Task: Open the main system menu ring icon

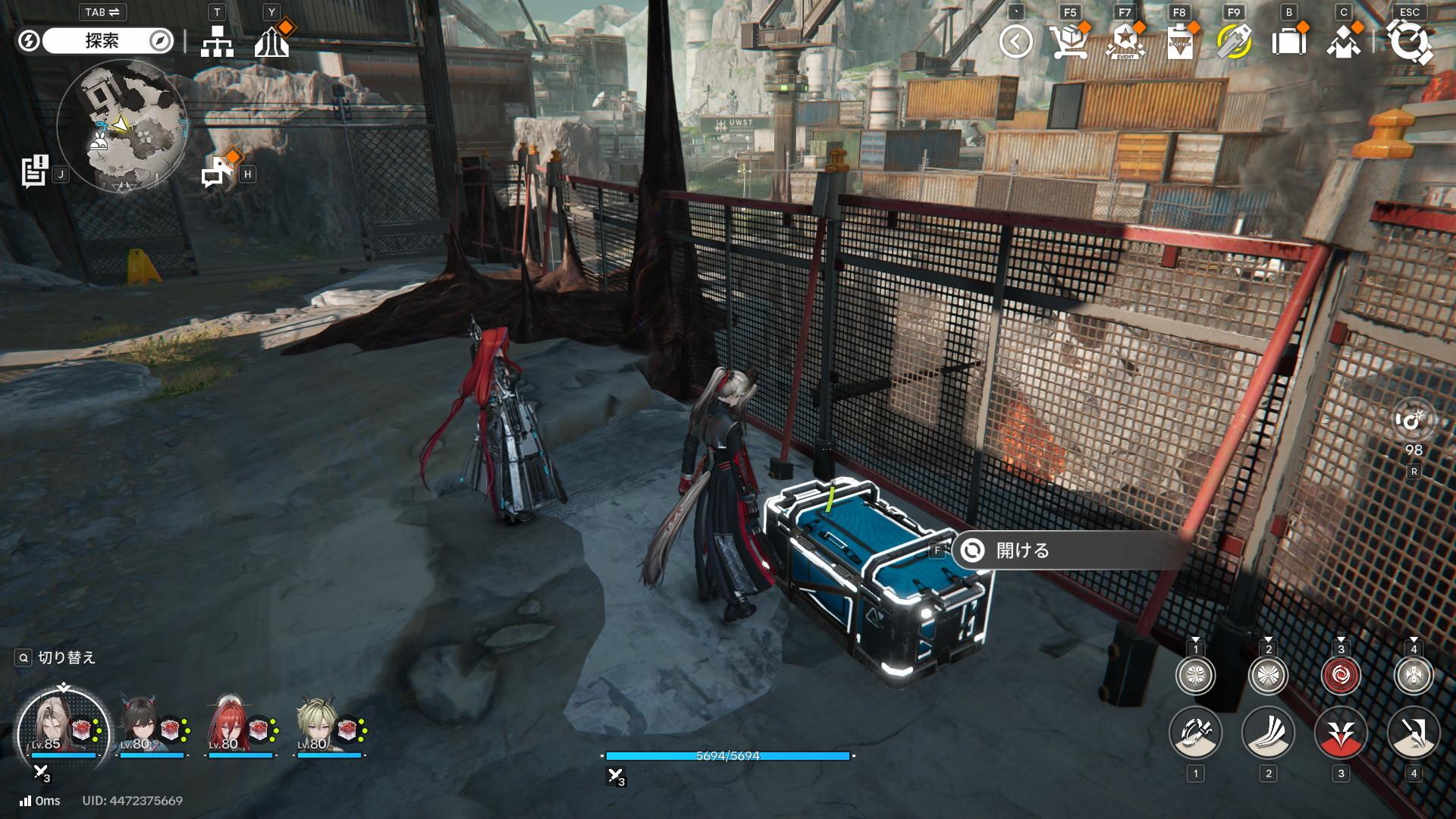Action: tap(1409, 42)
